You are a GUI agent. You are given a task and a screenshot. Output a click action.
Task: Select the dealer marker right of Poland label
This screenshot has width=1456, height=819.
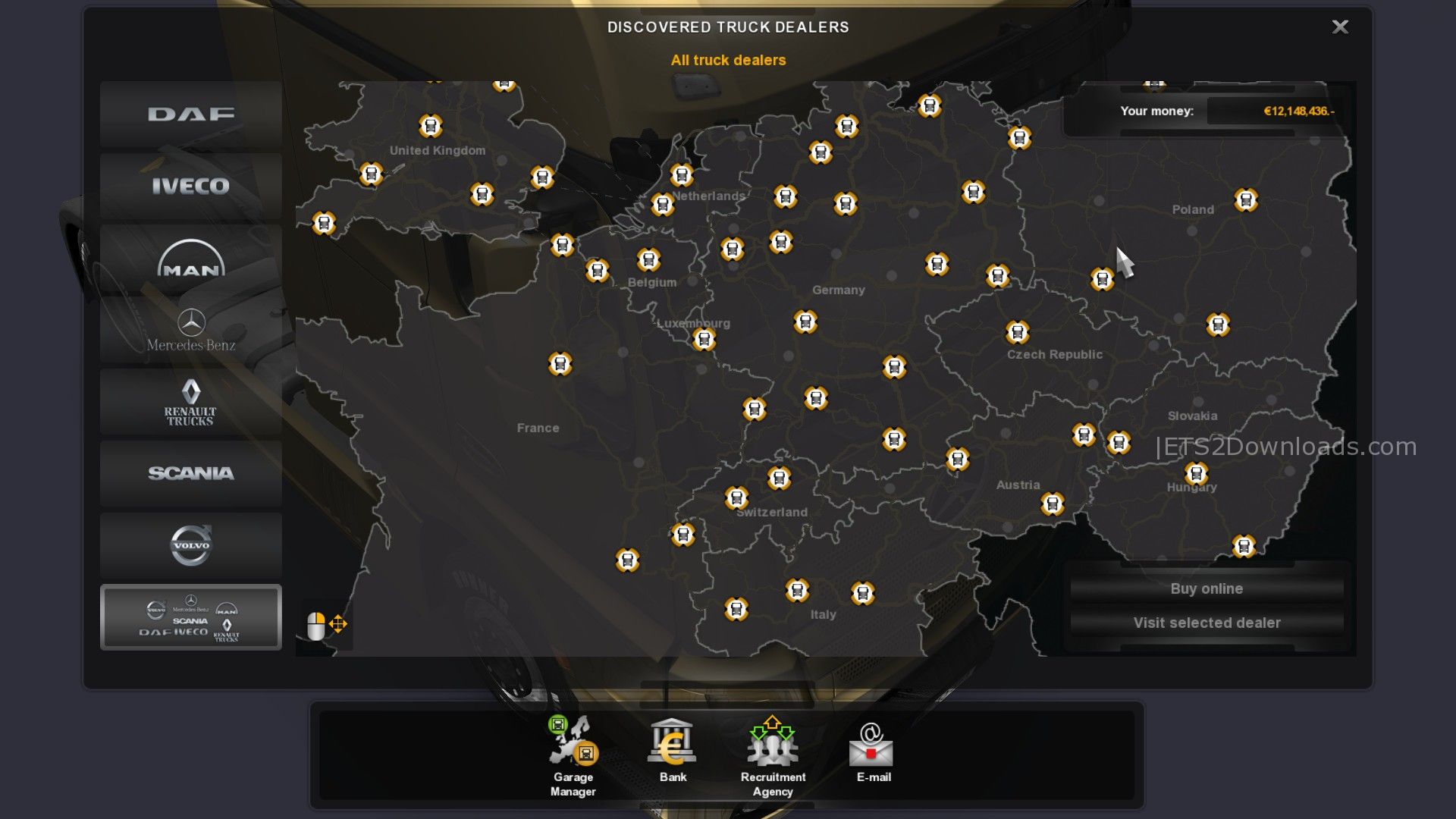click(1246, 200)
